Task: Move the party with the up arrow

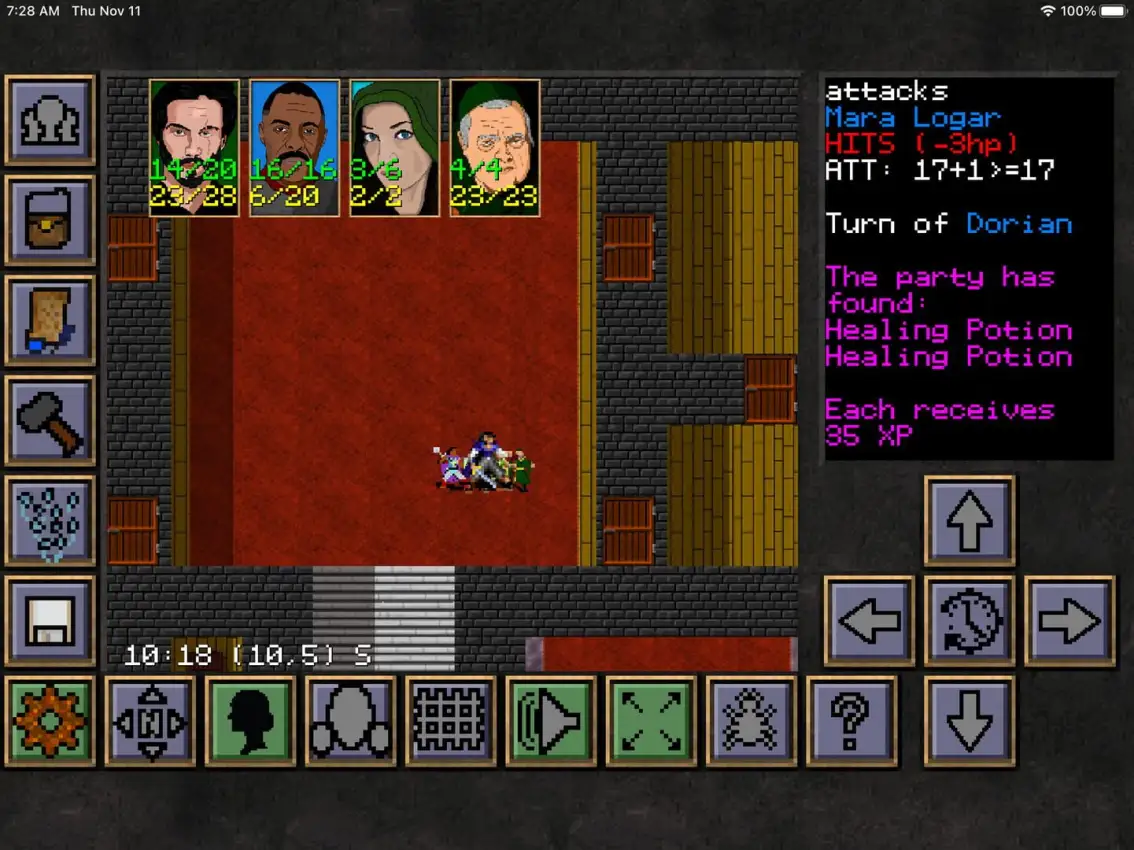Action: click(969, 520)
